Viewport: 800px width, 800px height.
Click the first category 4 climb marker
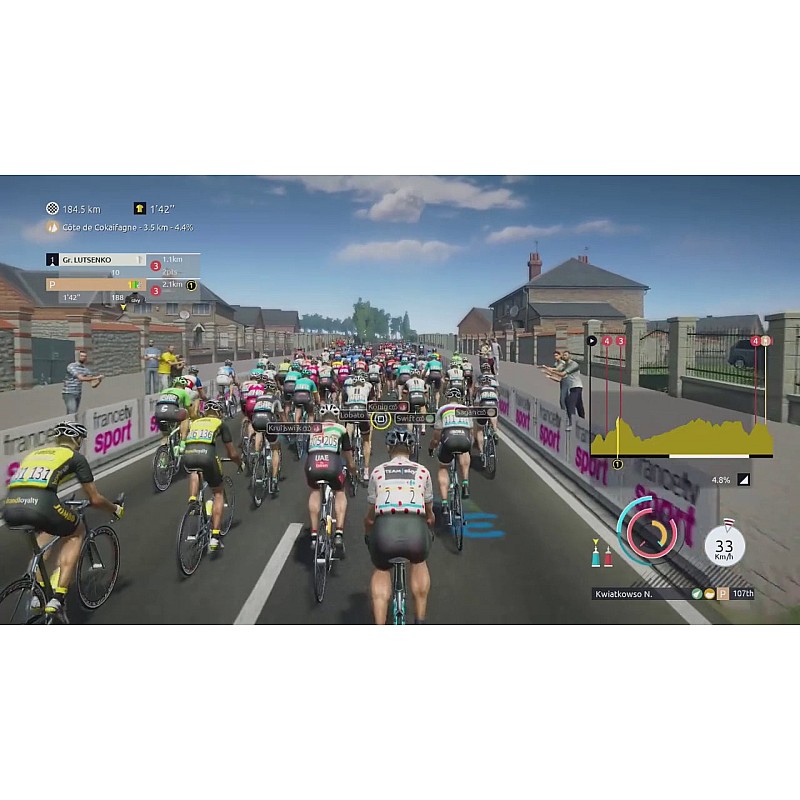click(x=607, y=341)
